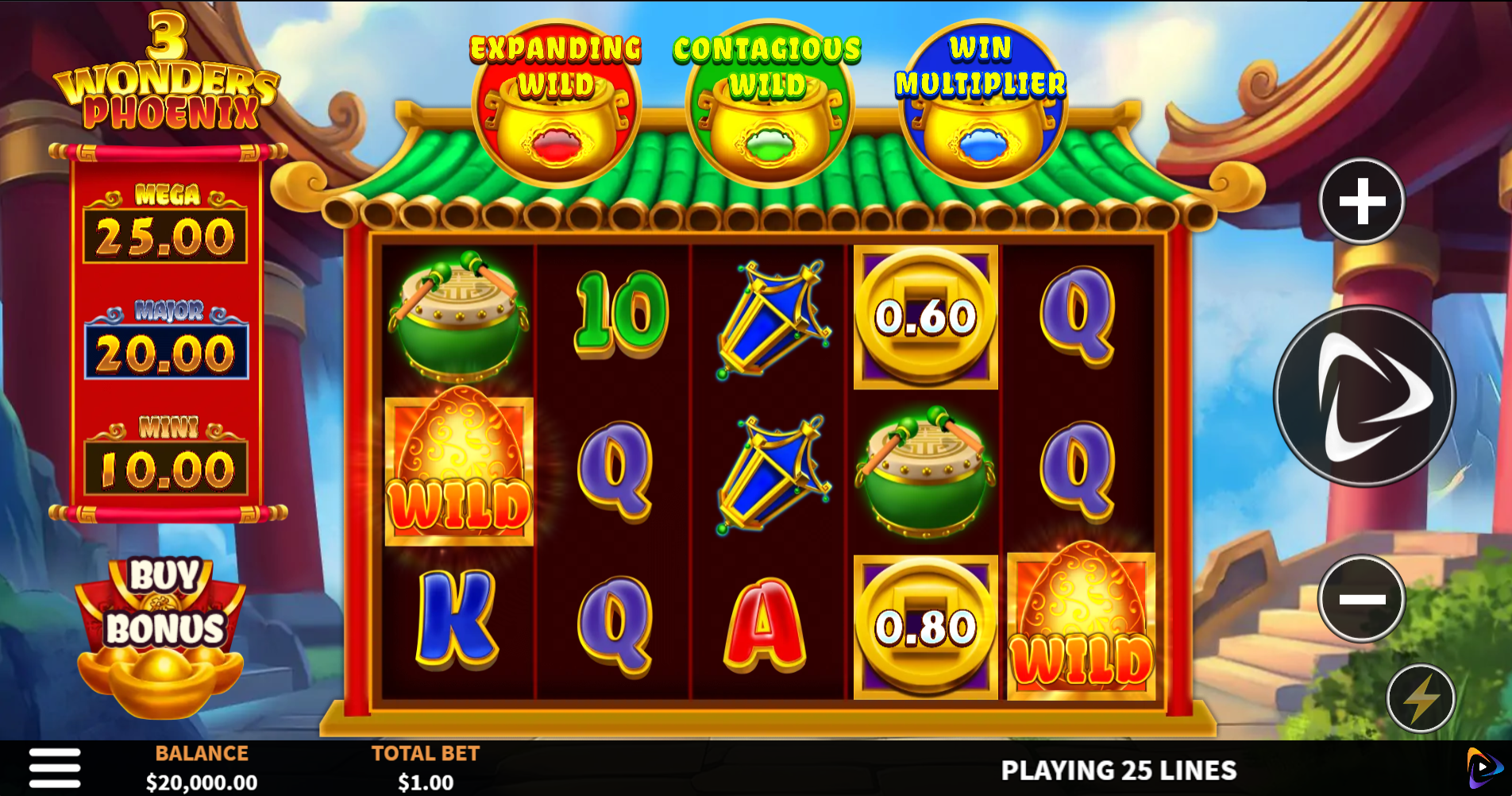1512x796 pixels.
Task: Decrease the bet with the minus button
Action: [x=1362, y=598]
